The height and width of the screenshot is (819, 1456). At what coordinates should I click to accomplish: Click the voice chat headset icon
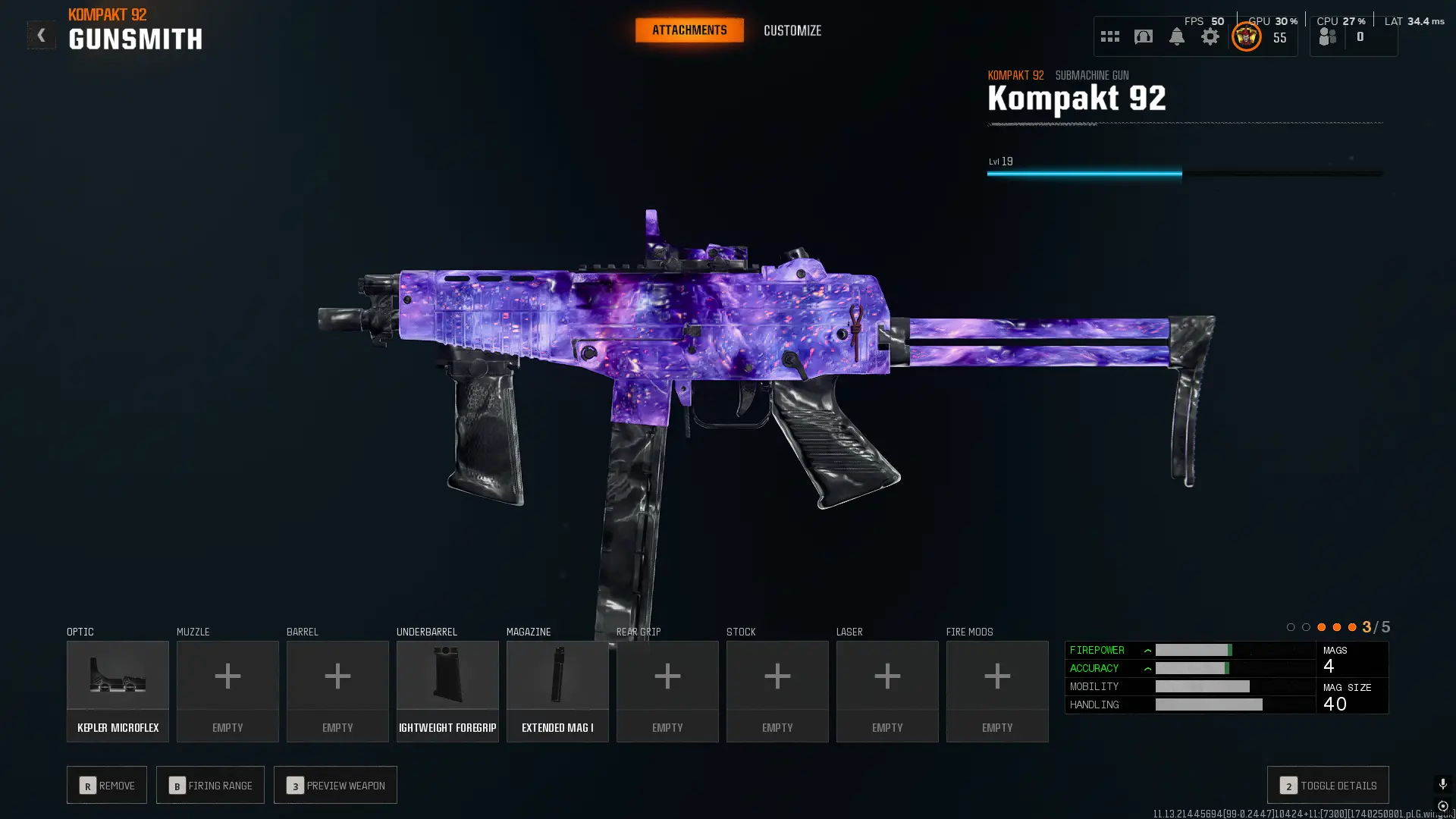pos(1143,36)
